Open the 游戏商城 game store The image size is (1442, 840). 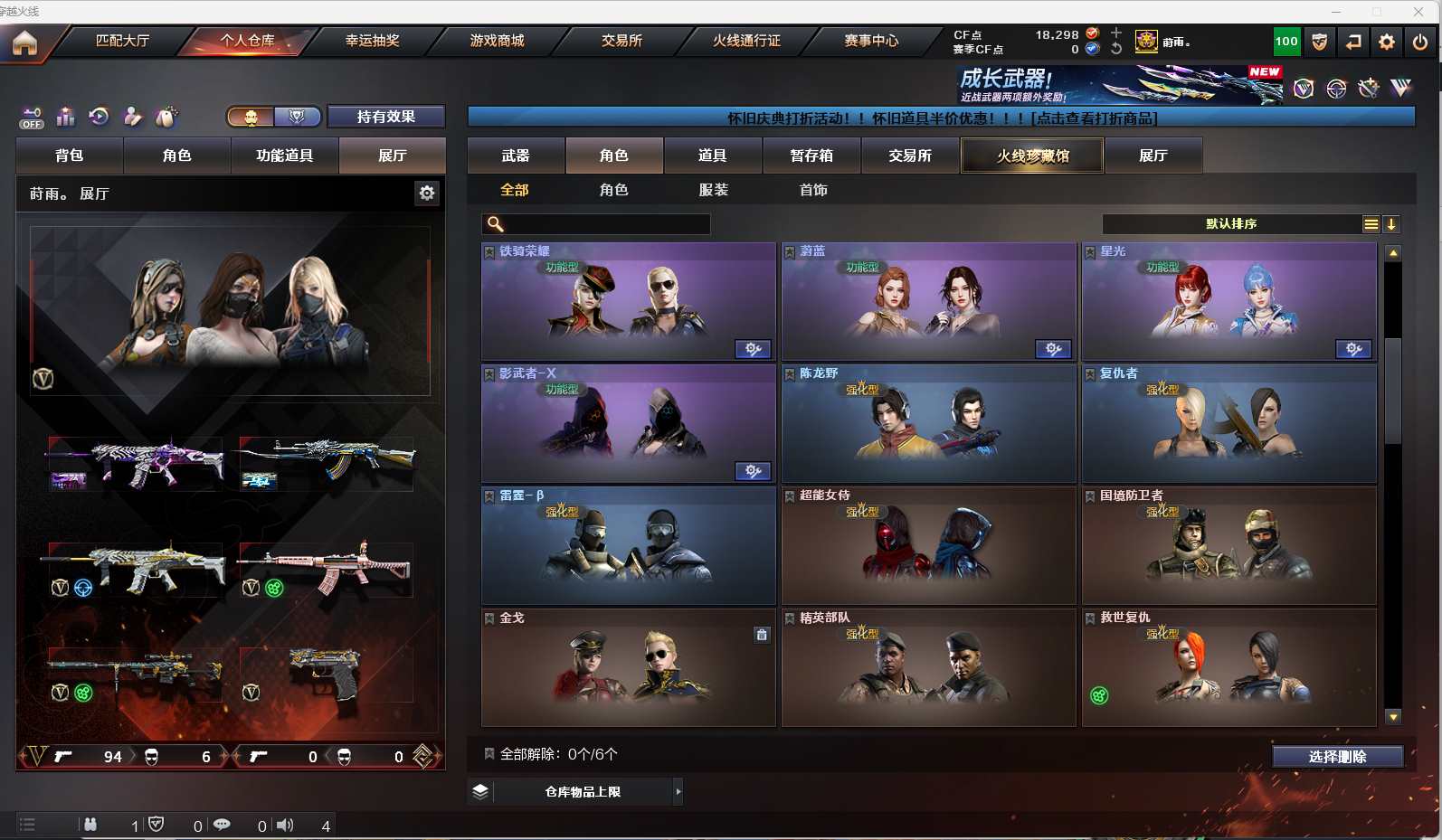(x=497, y=41)
